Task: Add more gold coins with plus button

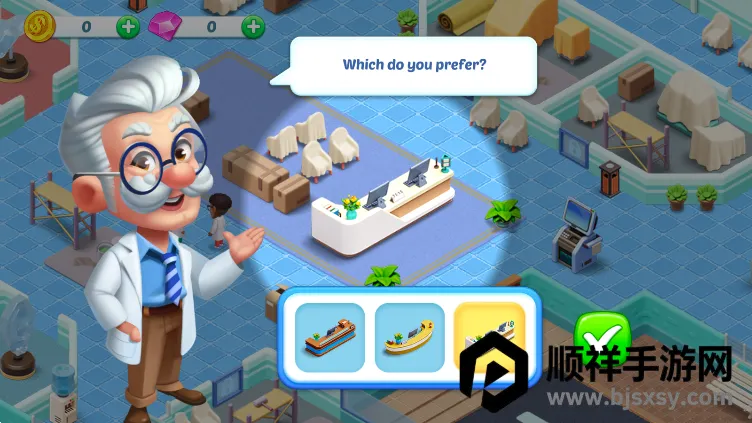Action: click(x=128, y=25)
